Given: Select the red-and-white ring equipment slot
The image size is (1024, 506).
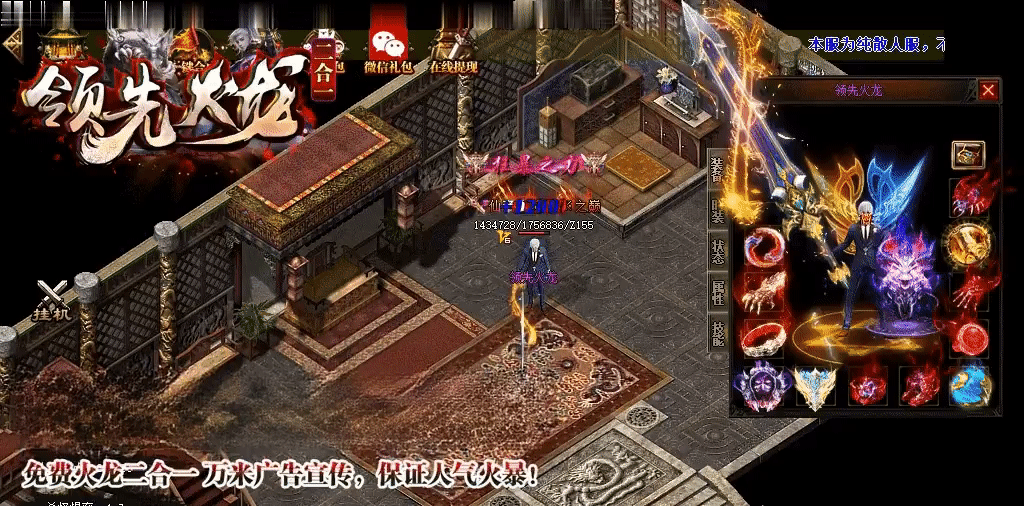Looking at the screenshot, I should (x=762, y=338).
